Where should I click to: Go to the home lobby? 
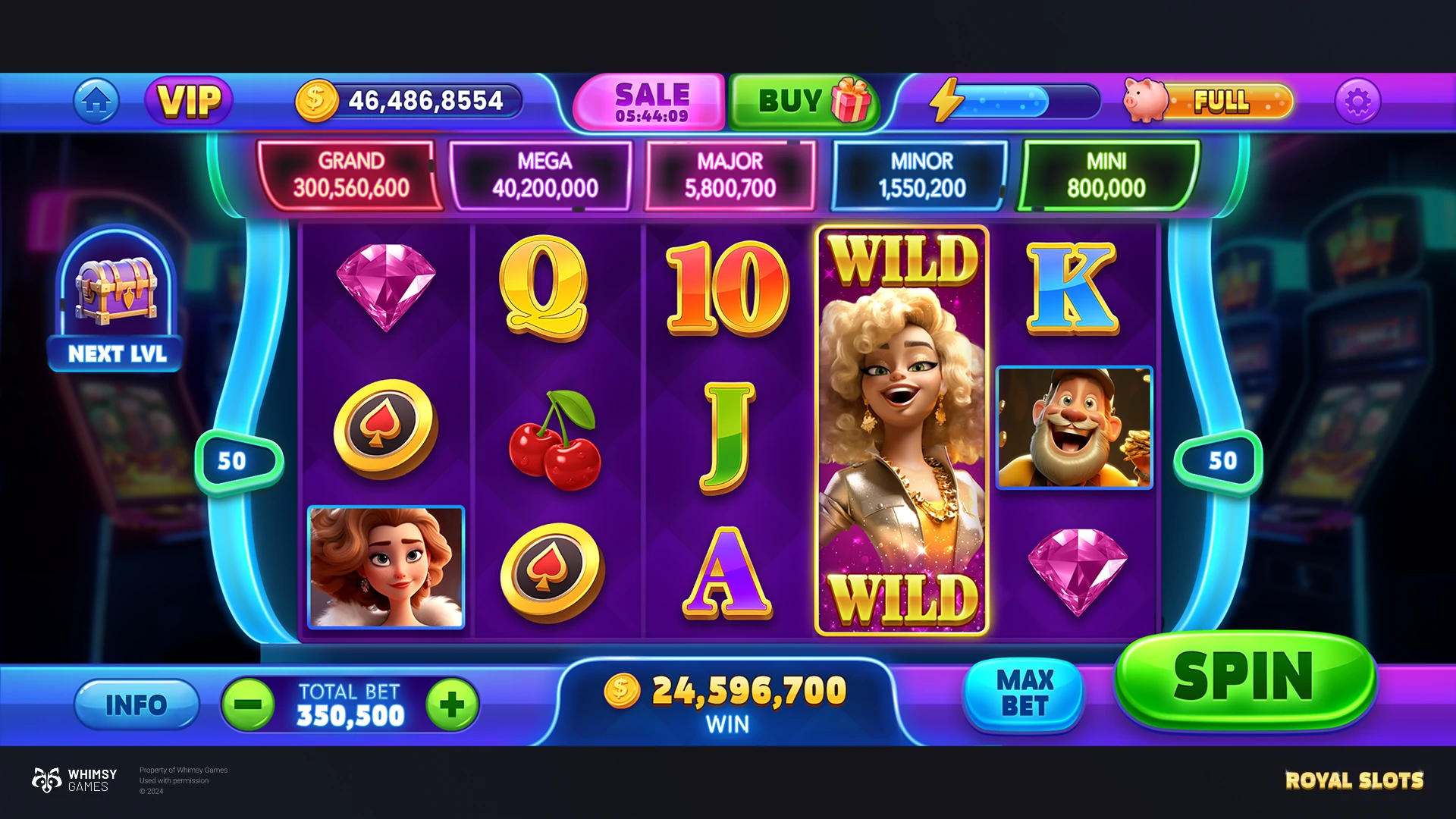tap(96, 101)
